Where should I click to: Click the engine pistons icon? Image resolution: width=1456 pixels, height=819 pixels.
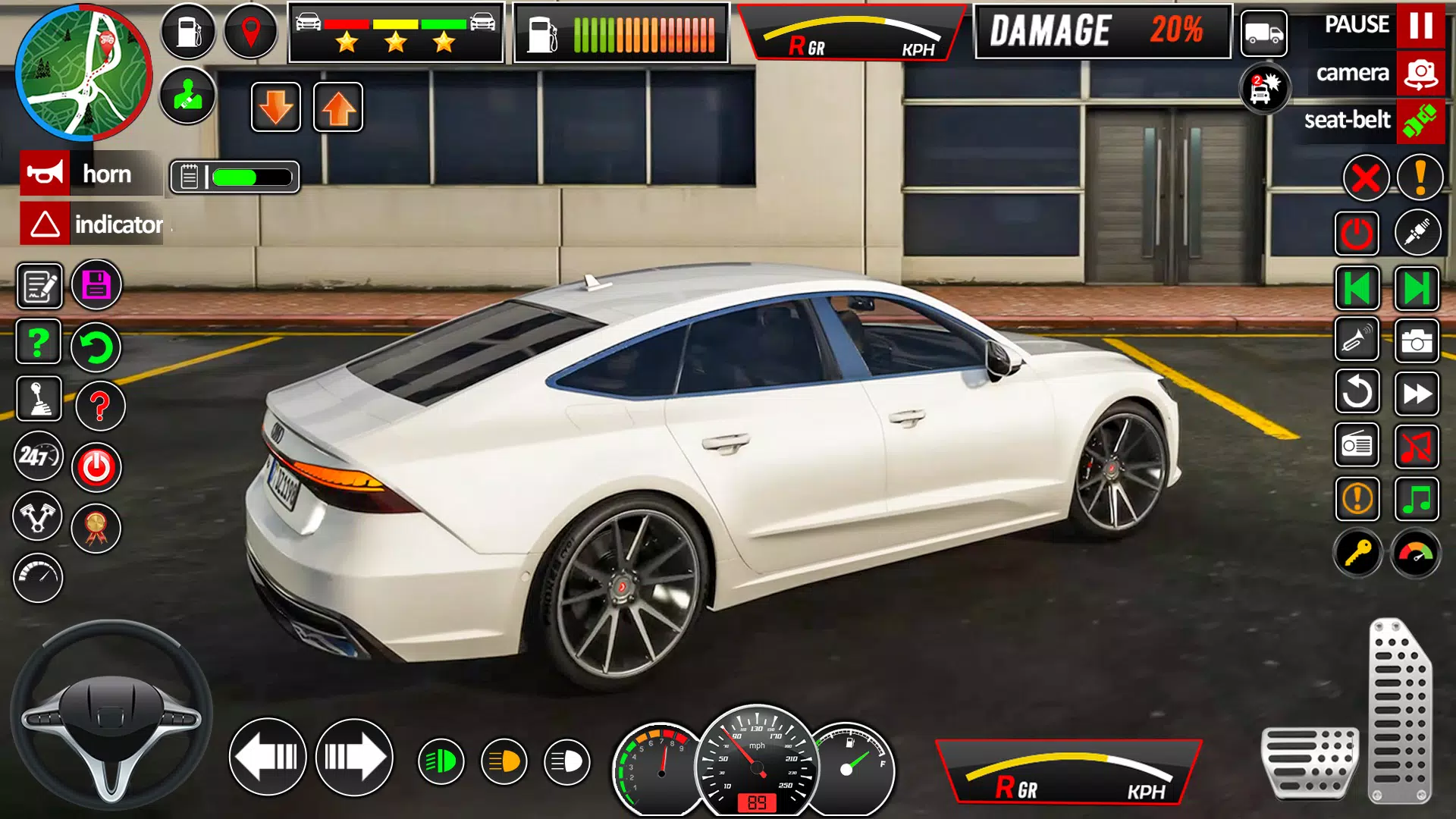point(39,516)
